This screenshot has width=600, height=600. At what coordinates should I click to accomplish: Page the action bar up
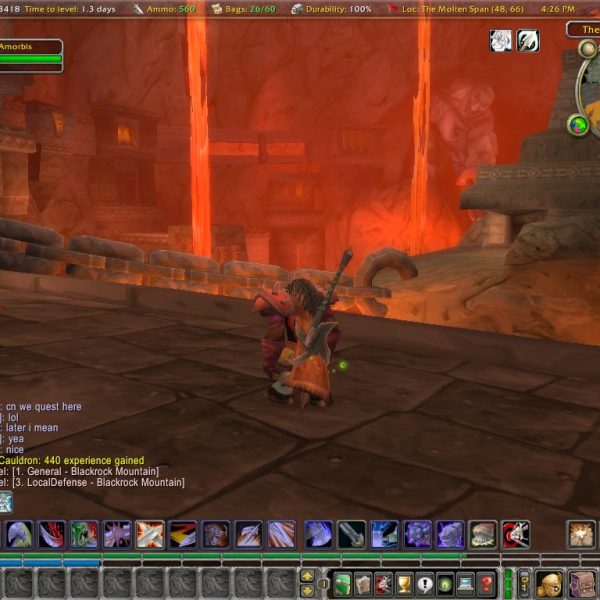pyautogui.click(x=307, y=577)
